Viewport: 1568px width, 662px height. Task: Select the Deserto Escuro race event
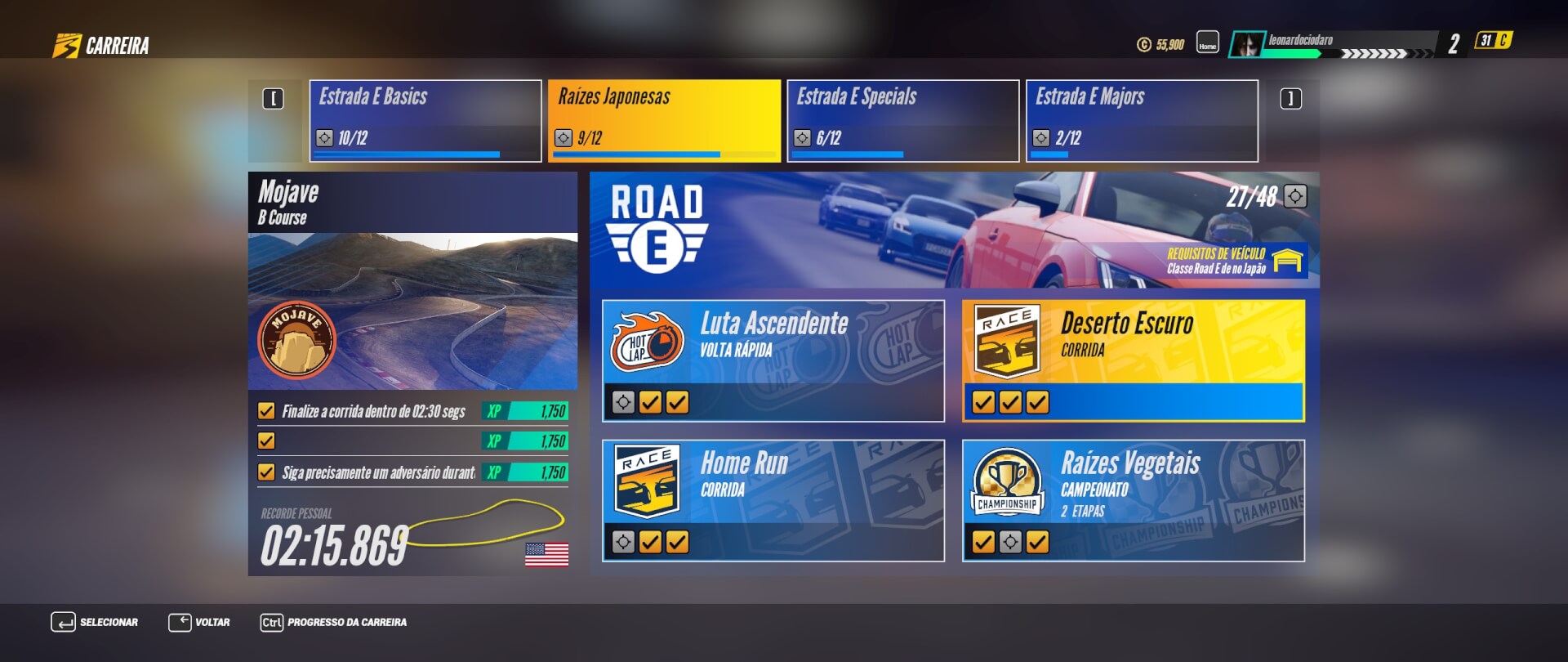pyautogui.click(x=1133, y=360)
